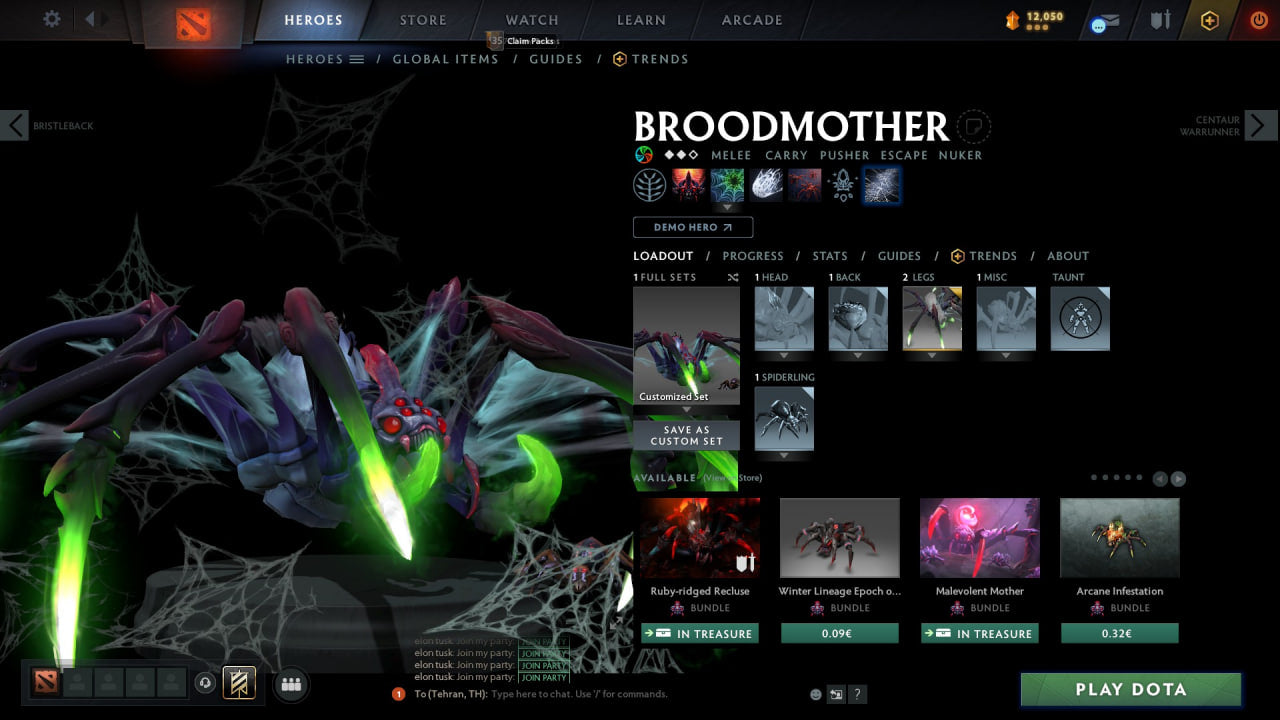Click the power button to quit

pos(1258,20)
